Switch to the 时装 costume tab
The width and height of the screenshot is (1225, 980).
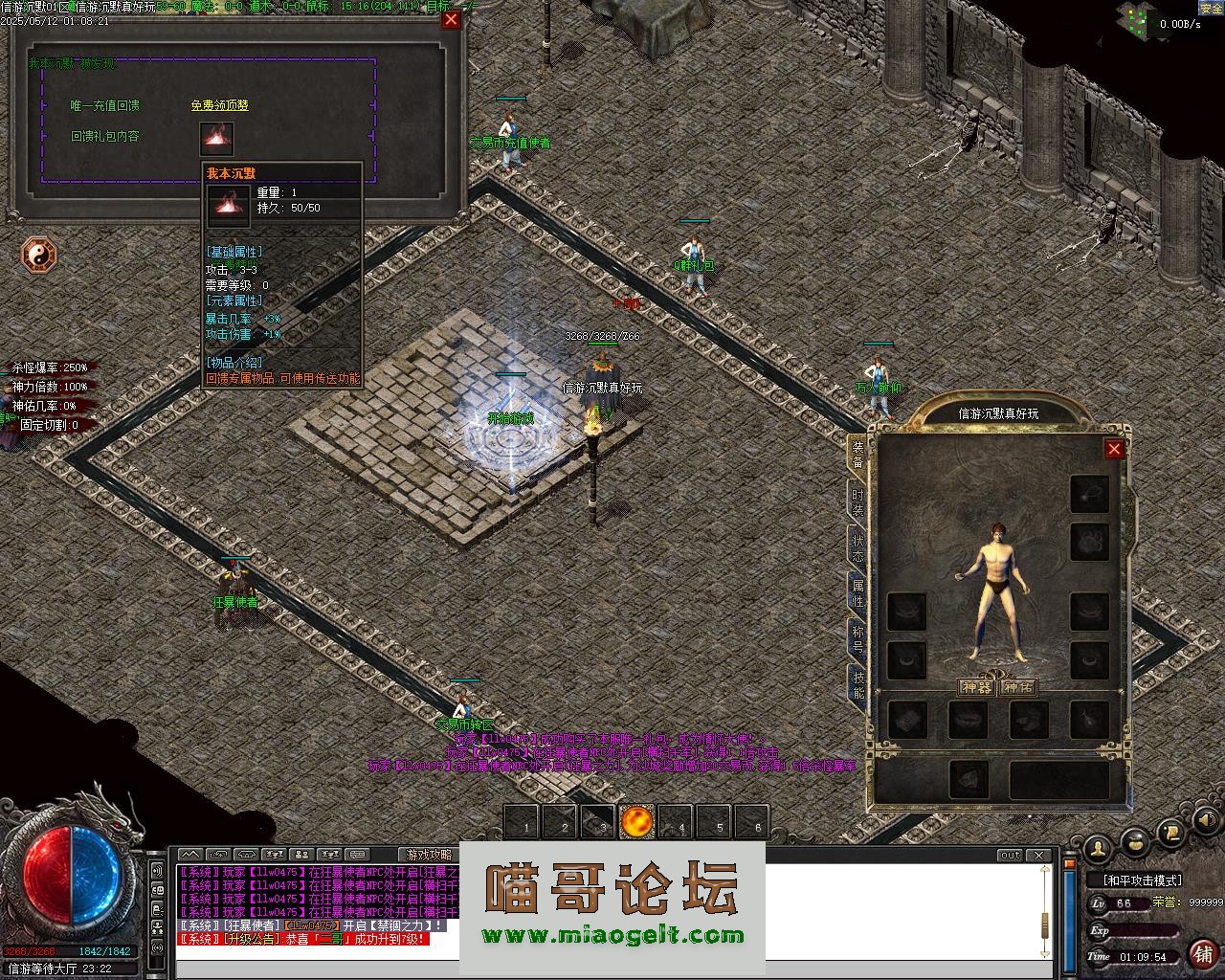857,501
